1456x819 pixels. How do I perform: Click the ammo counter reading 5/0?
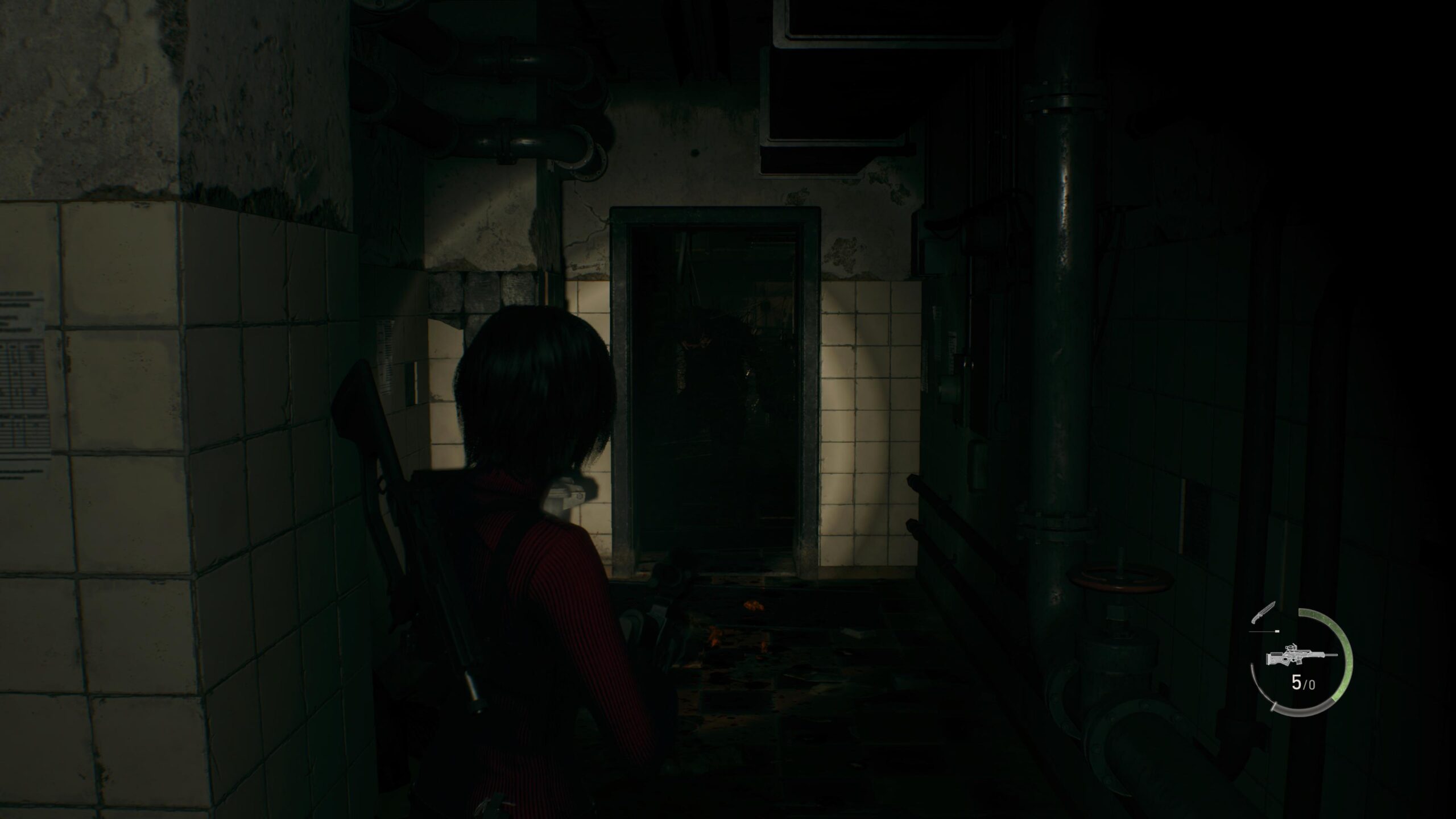pyautogui.click(x=1303, y=684)
